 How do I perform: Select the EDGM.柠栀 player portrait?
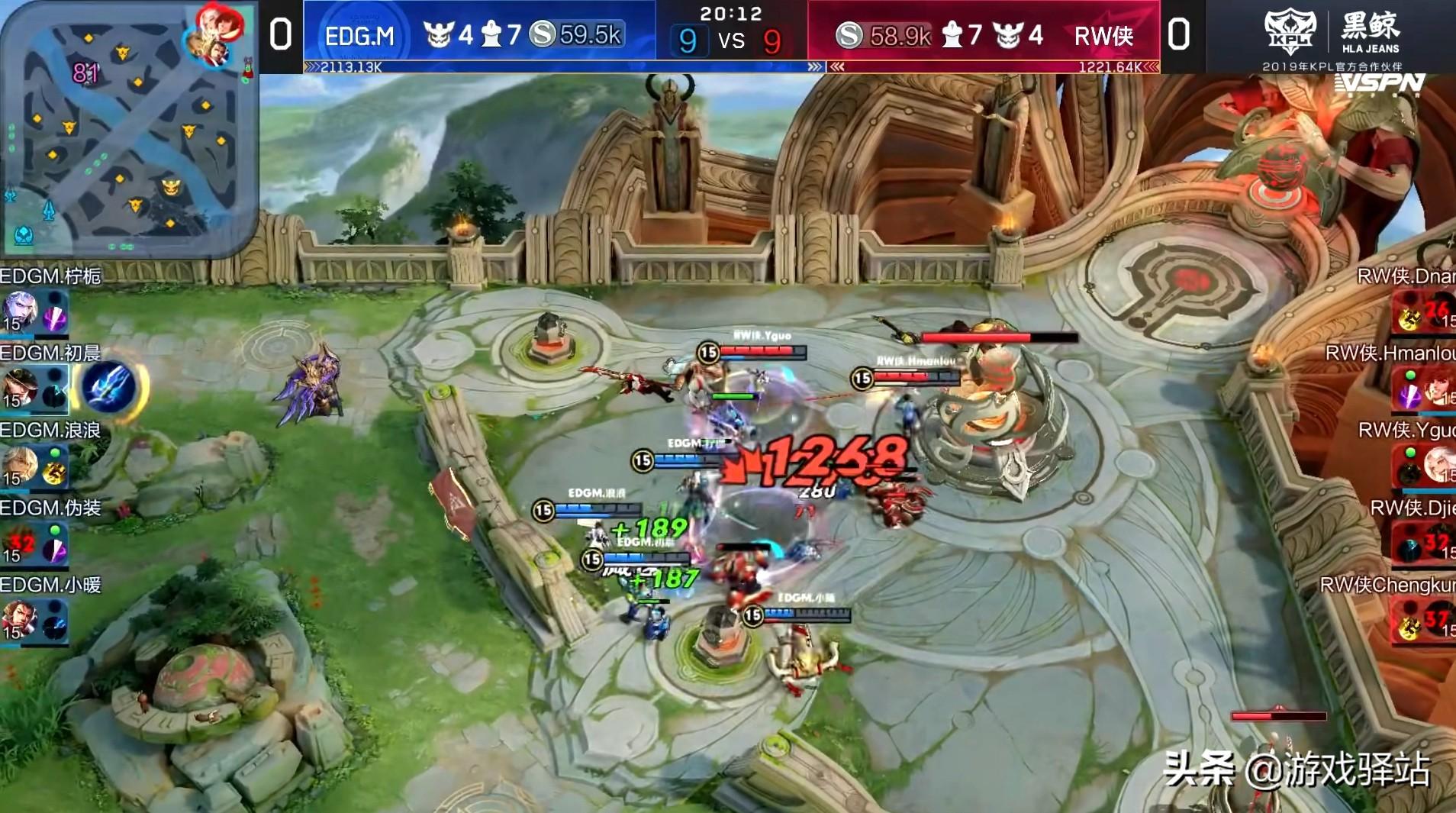[x=18, y=311]
